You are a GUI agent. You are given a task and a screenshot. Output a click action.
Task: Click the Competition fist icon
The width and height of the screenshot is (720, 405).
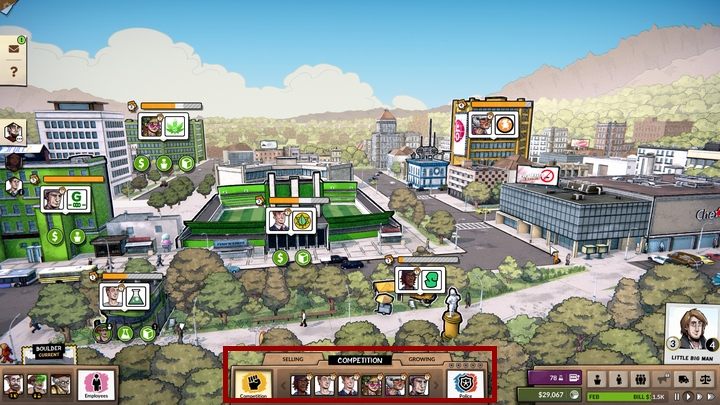tap(253, 384)
